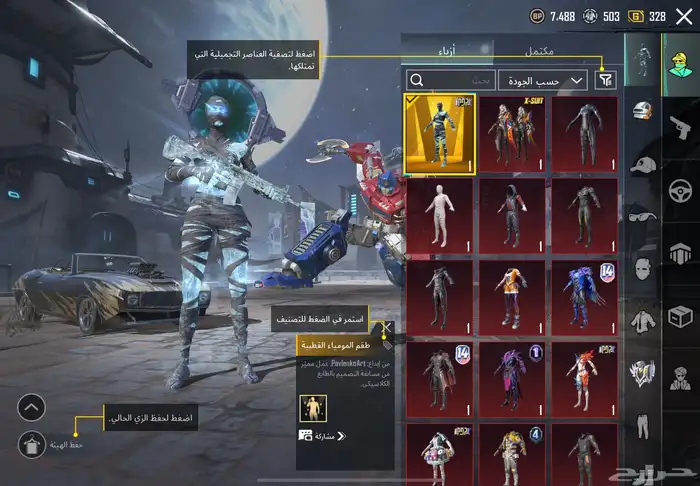Close the wardrobe screen with the X
The image size is (700, 486).
[x=683, y=16]
